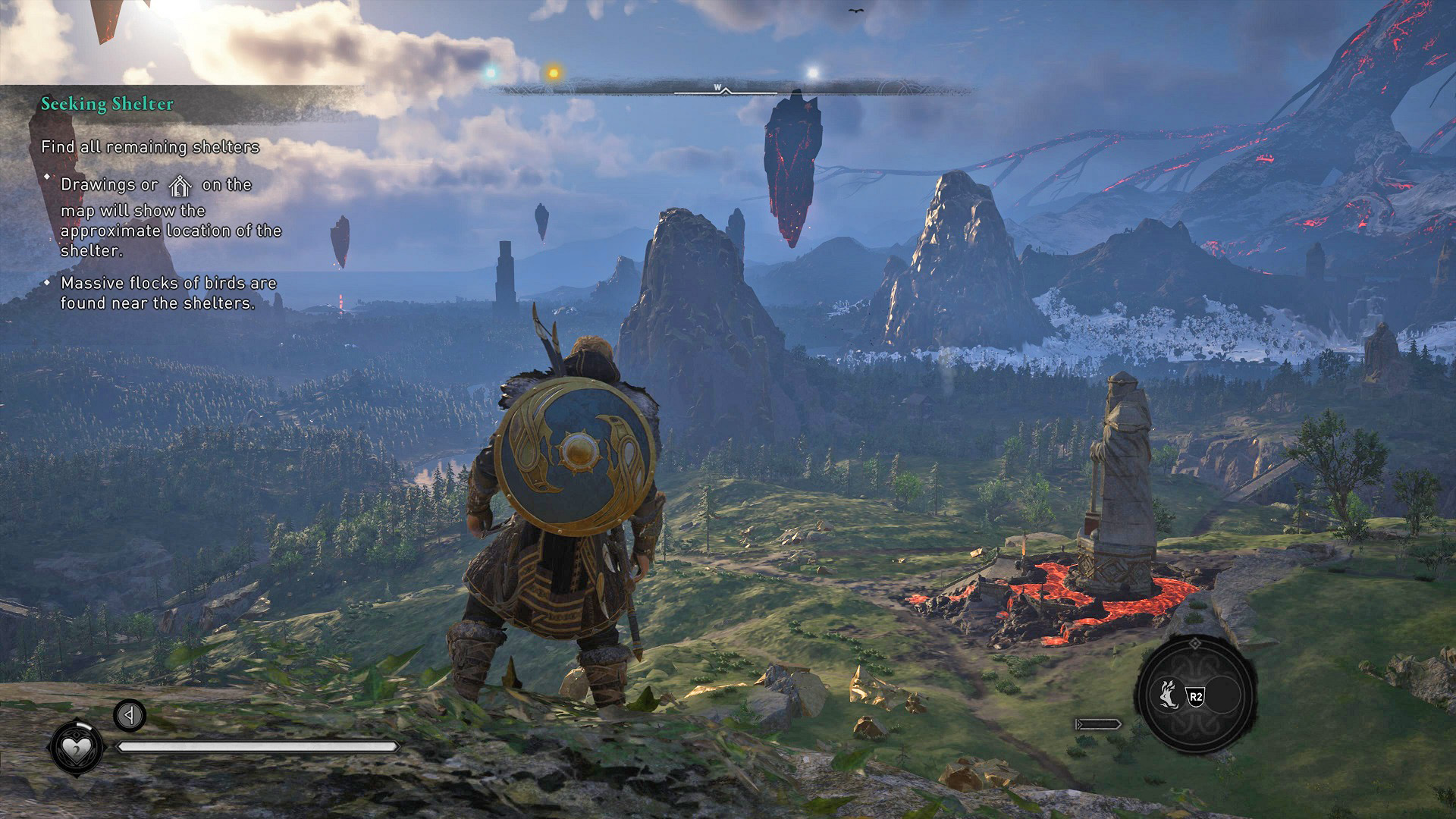Select the cyan glowing compass marker
The width and height of the screenshot is (1456, 819).
(491, 73)
